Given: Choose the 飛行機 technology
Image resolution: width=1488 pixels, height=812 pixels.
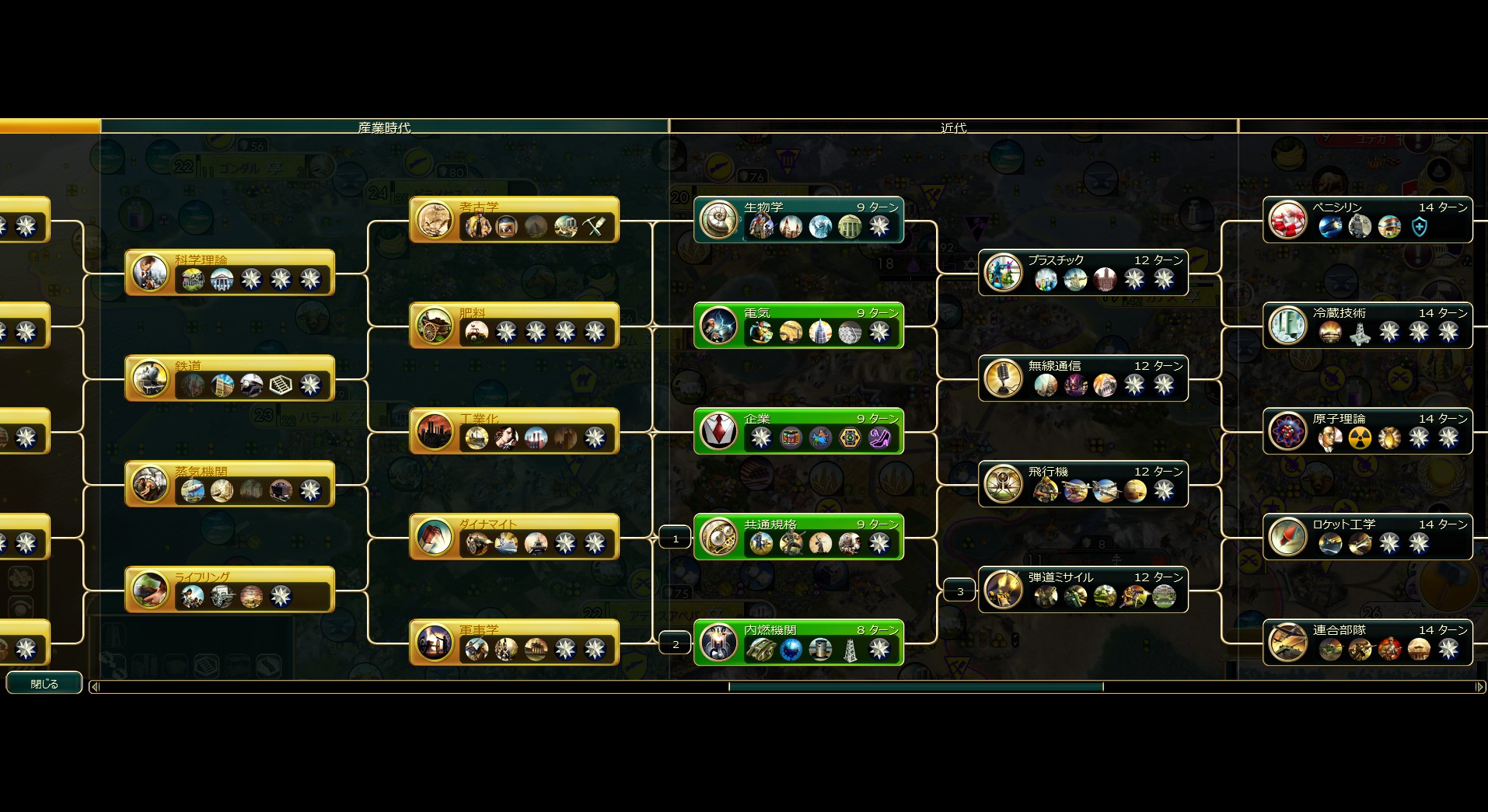Looking at the screenshot, I should click(1083, 483).
